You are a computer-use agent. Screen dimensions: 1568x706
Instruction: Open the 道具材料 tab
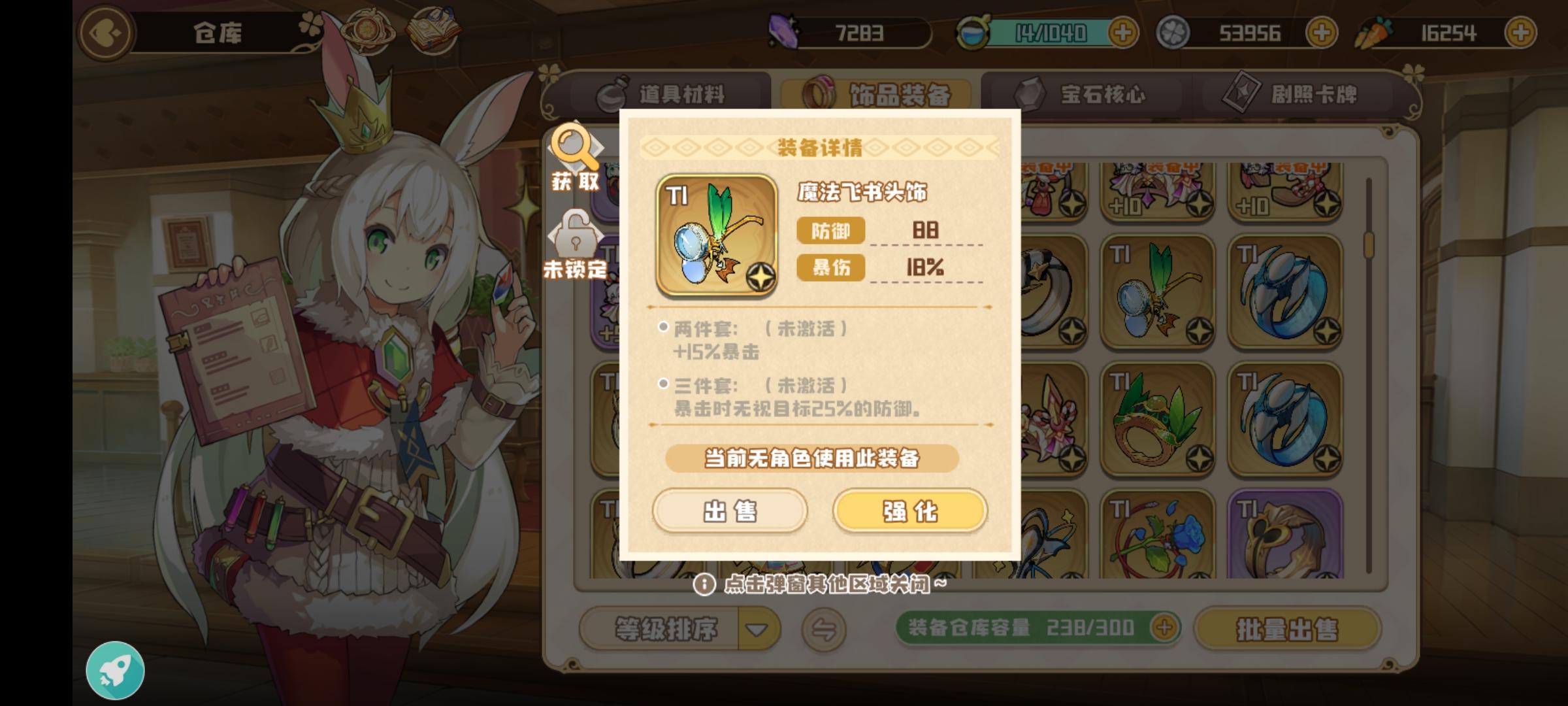[661, 93]
